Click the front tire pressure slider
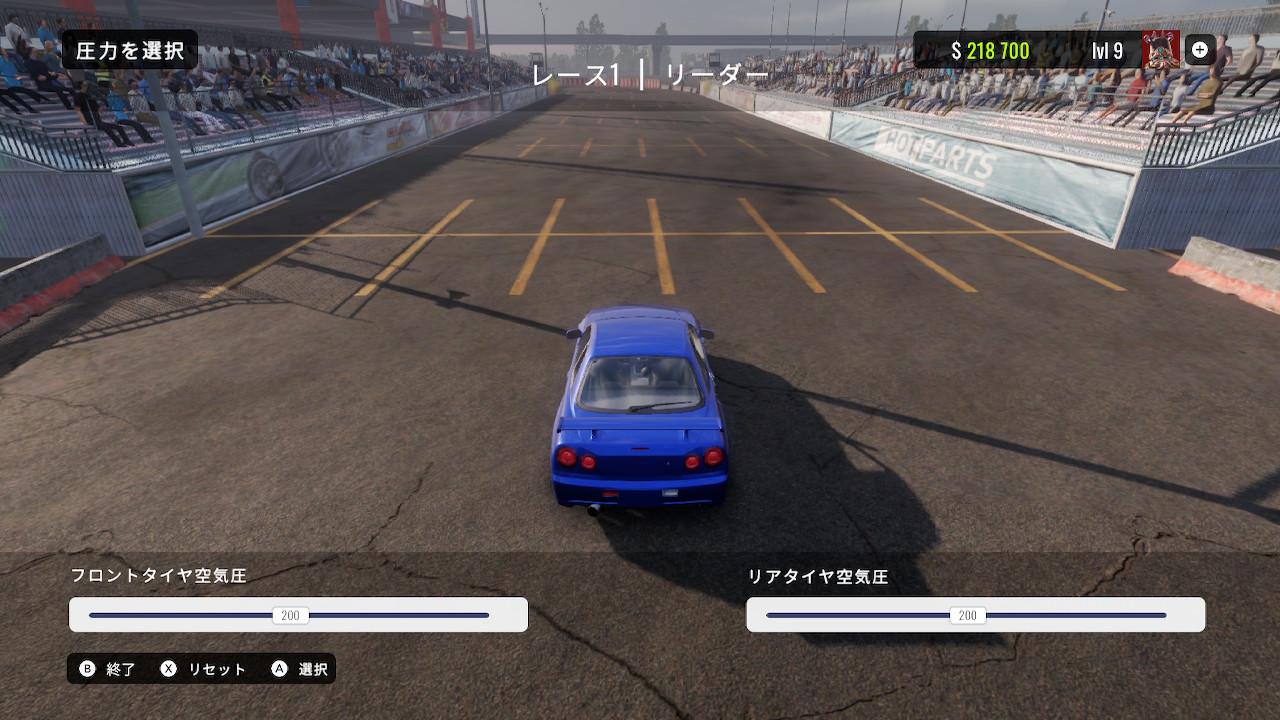The height and width of the screenshot is (720, 1280). click(x=290, y=615)
